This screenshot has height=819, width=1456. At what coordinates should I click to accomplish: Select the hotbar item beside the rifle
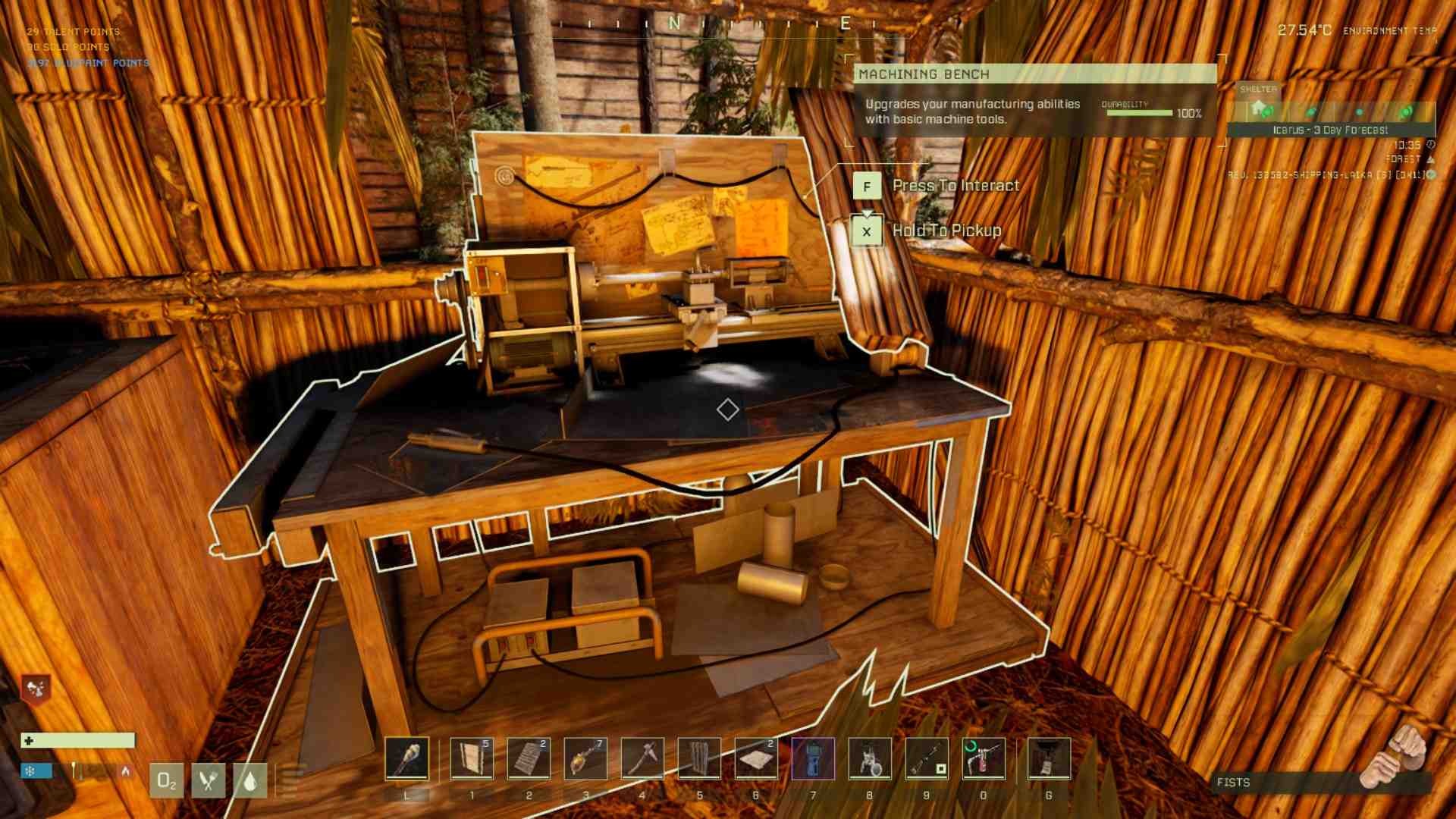[x=870, y=758]
